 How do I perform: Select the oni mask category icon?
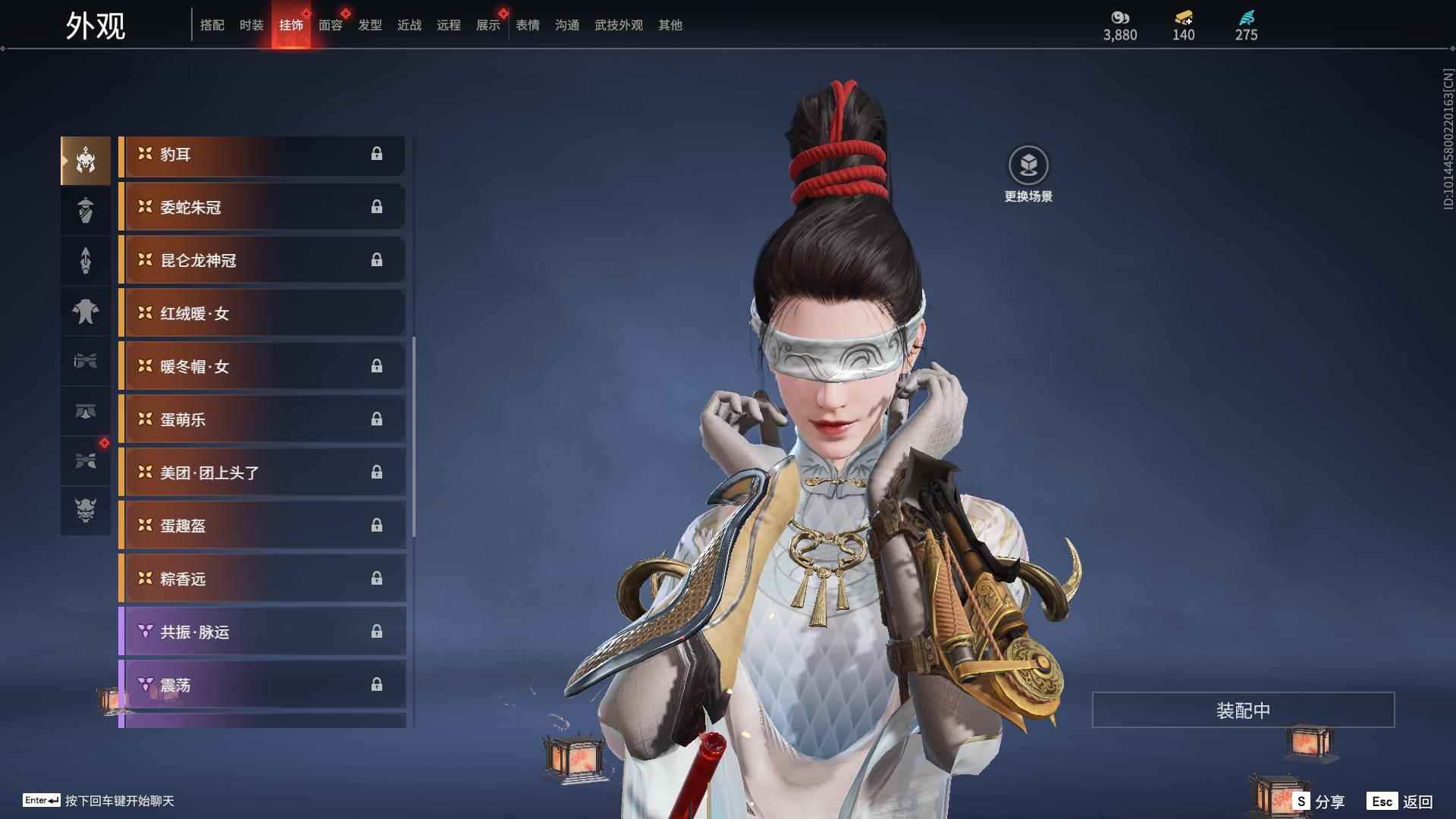(x=86, y=510)
